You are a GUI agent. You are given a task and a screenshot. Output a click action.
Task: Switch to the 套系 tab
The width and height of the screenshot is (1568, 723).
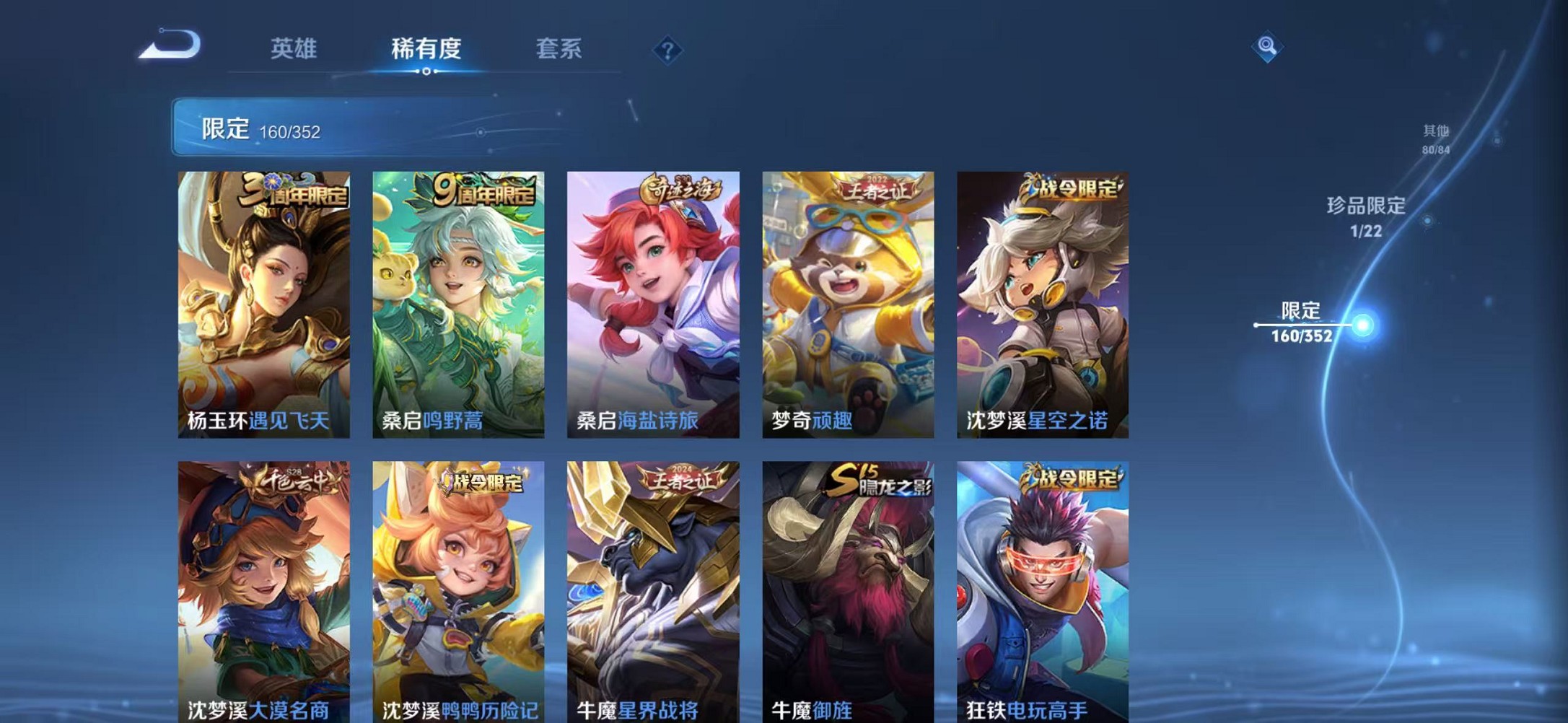pos(559,49)
